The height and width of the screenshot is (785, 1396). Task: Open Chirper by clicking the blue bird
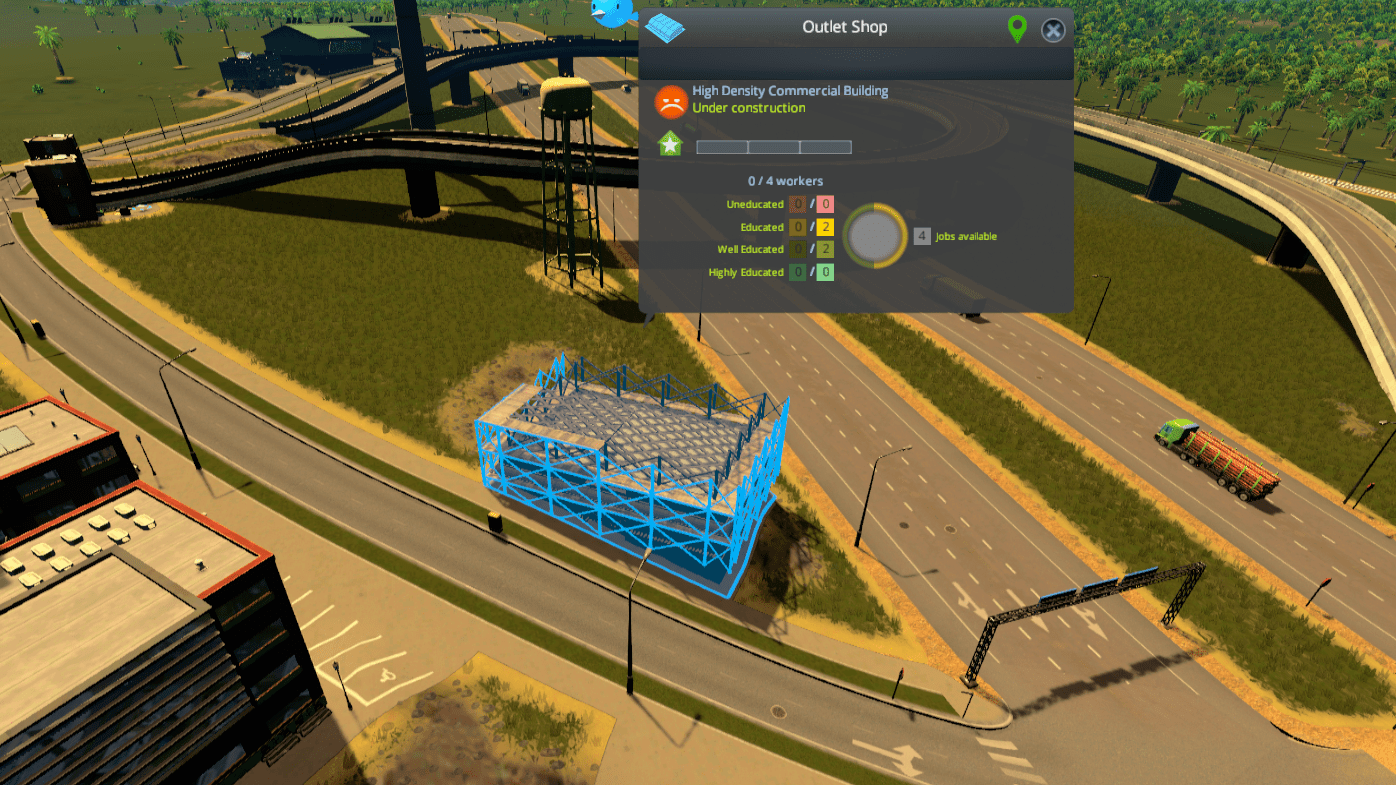coord(614,12)
